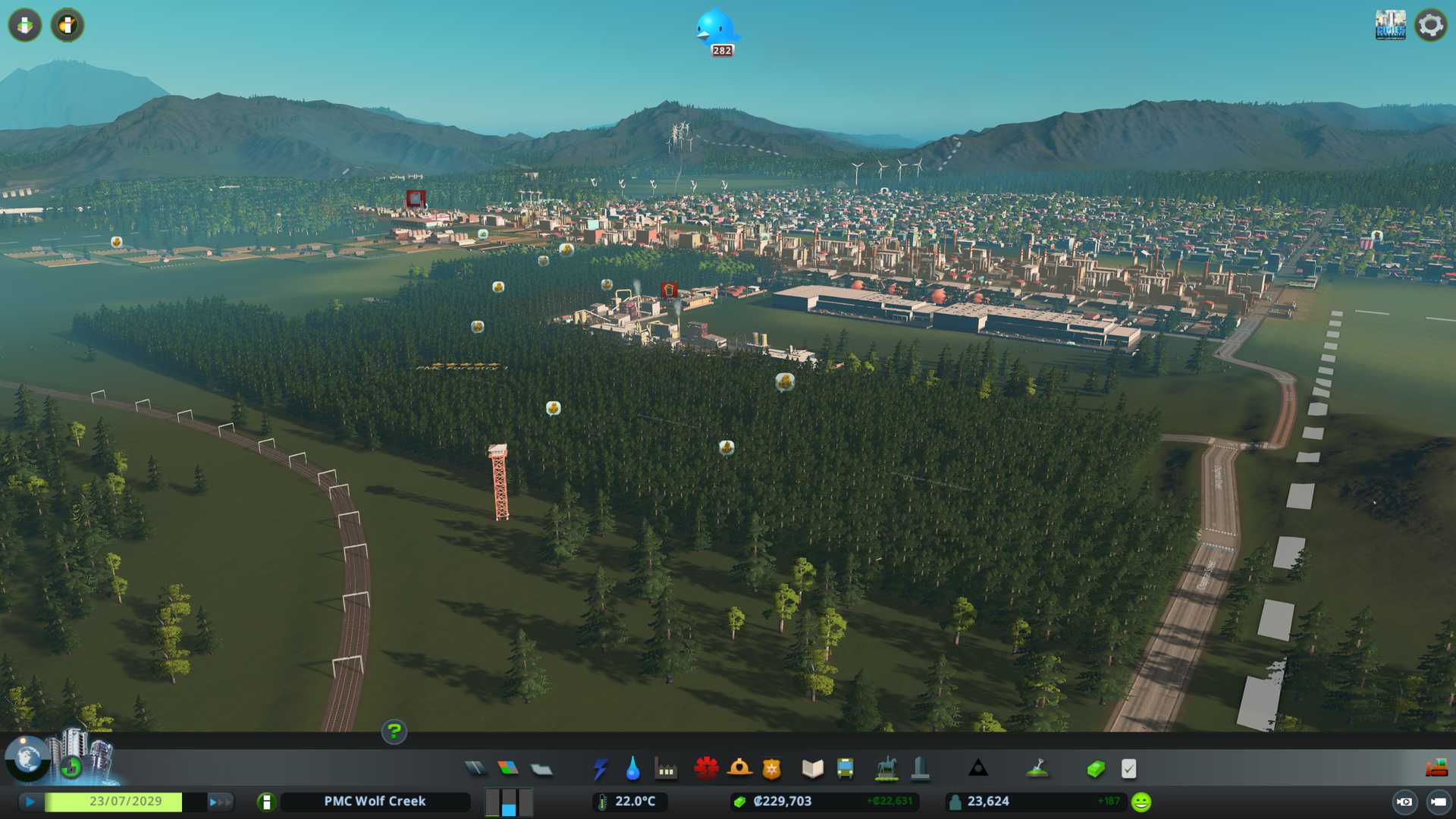
Task: Open the garbage and industry menu
Action: [666, 769]
